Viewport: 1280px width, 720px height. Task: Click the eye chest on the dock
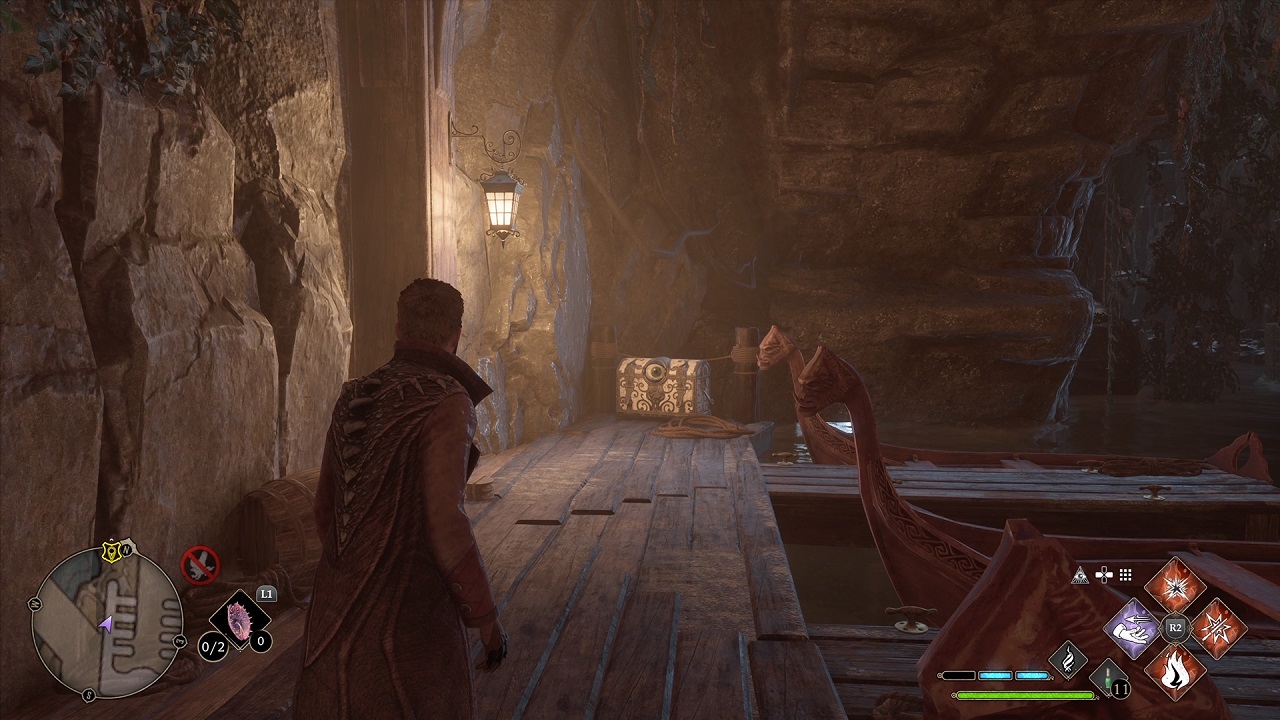(655, 385)
